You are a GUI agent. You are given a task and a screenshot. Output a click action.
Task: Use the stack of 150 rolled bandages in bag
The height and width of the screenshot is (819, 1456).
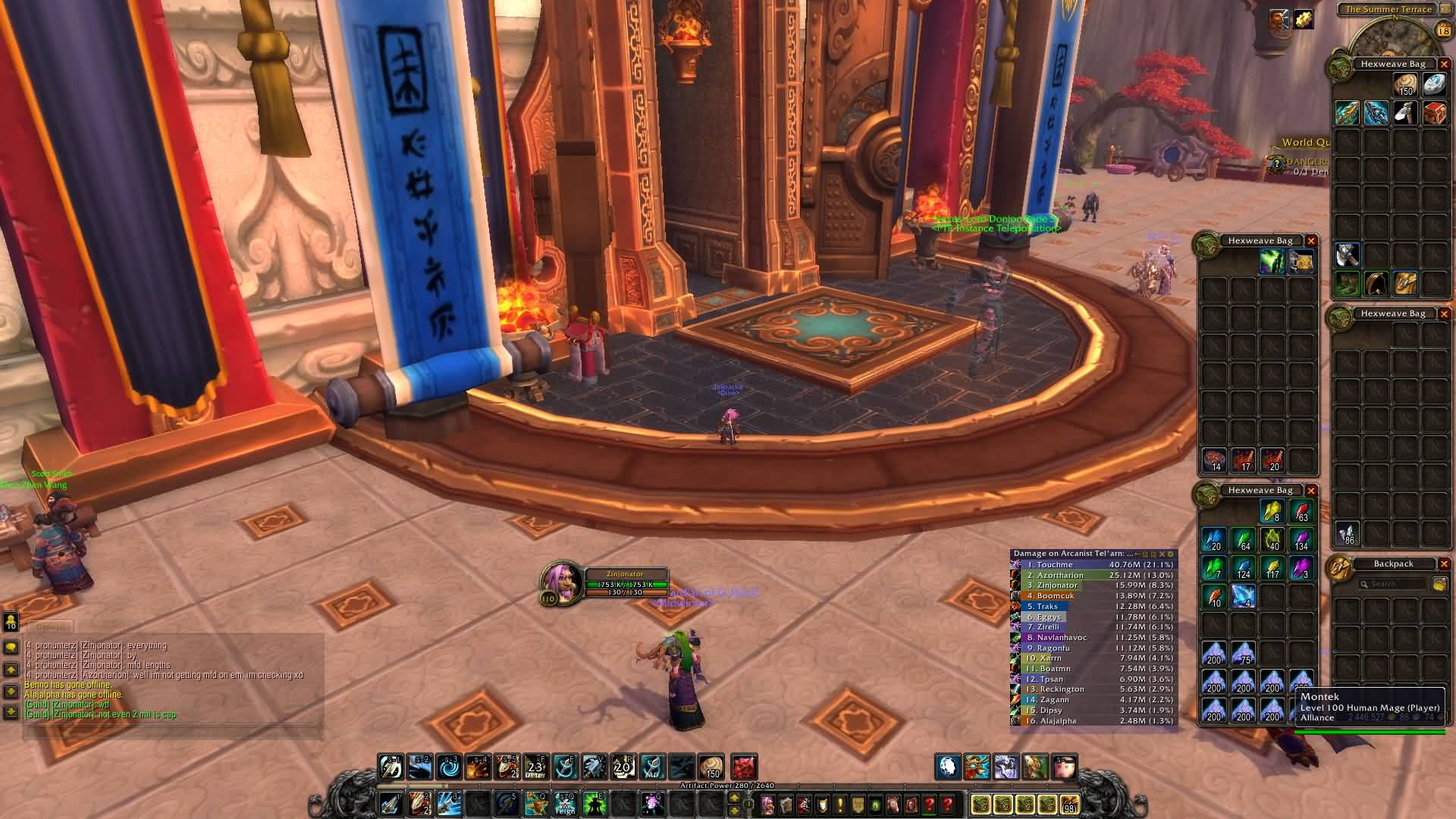1405,84
